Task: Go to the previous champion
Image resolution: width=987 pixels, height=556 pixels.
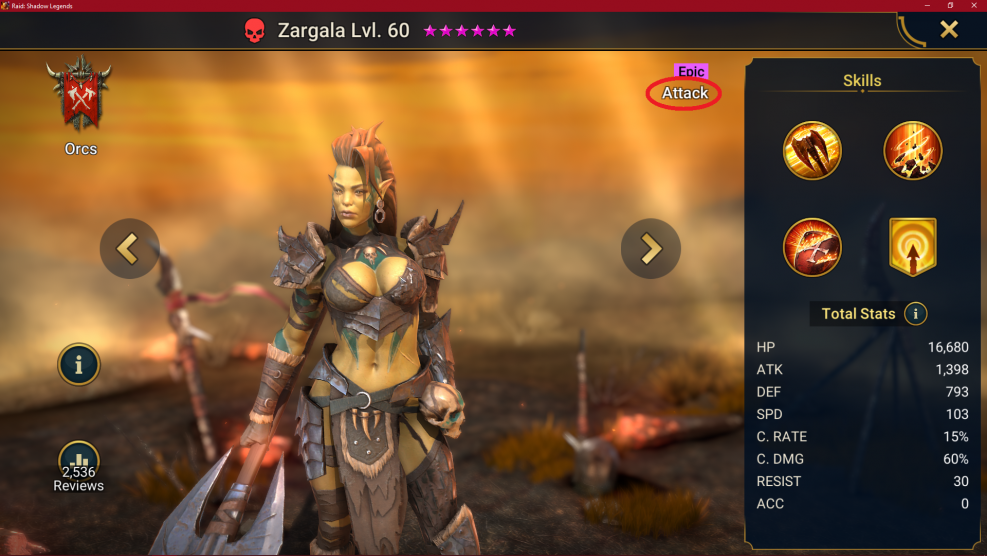Action: tap(129, 248)
